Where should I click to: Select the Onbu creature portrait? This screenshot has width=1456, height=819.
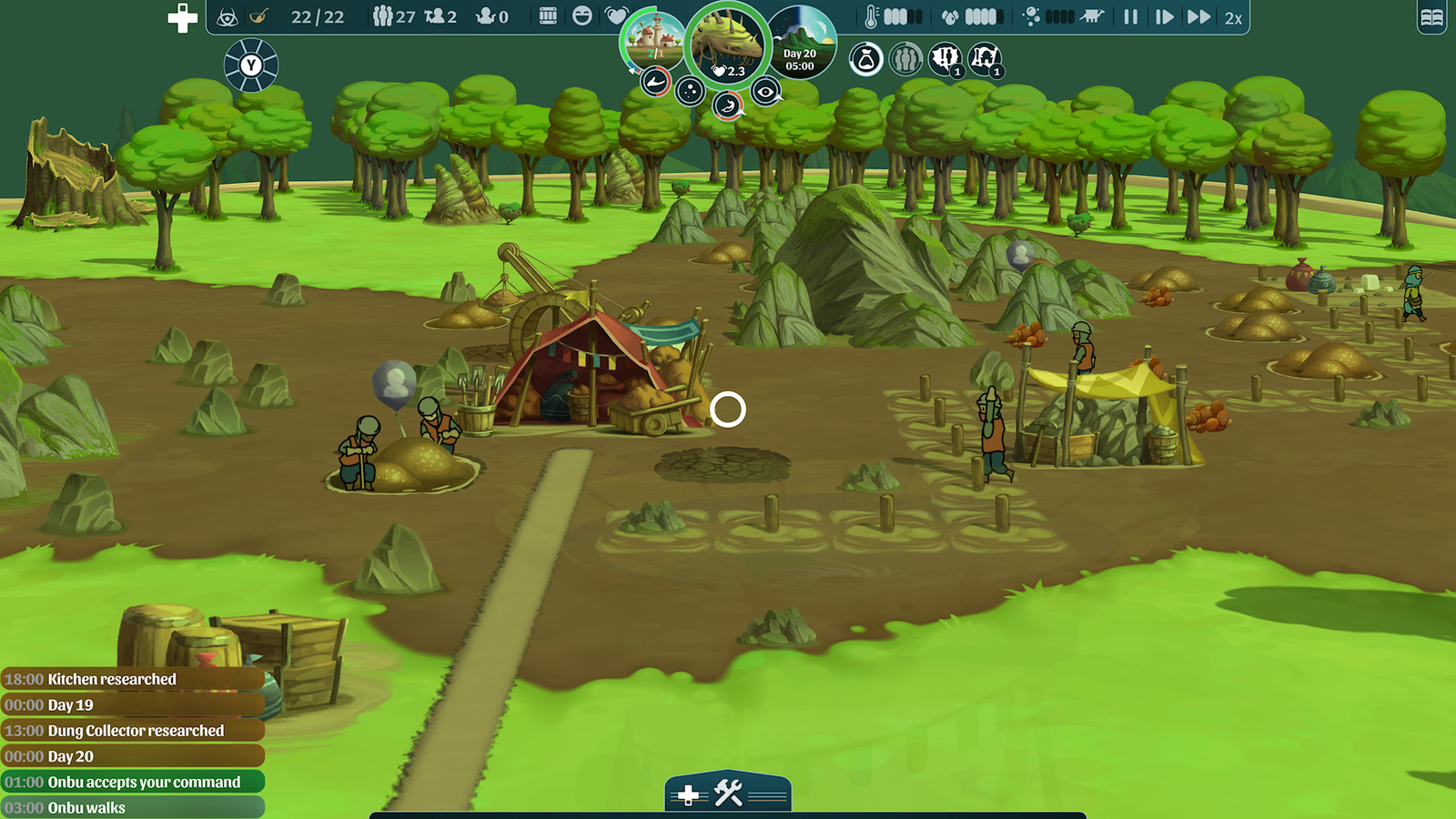[728, 44]
